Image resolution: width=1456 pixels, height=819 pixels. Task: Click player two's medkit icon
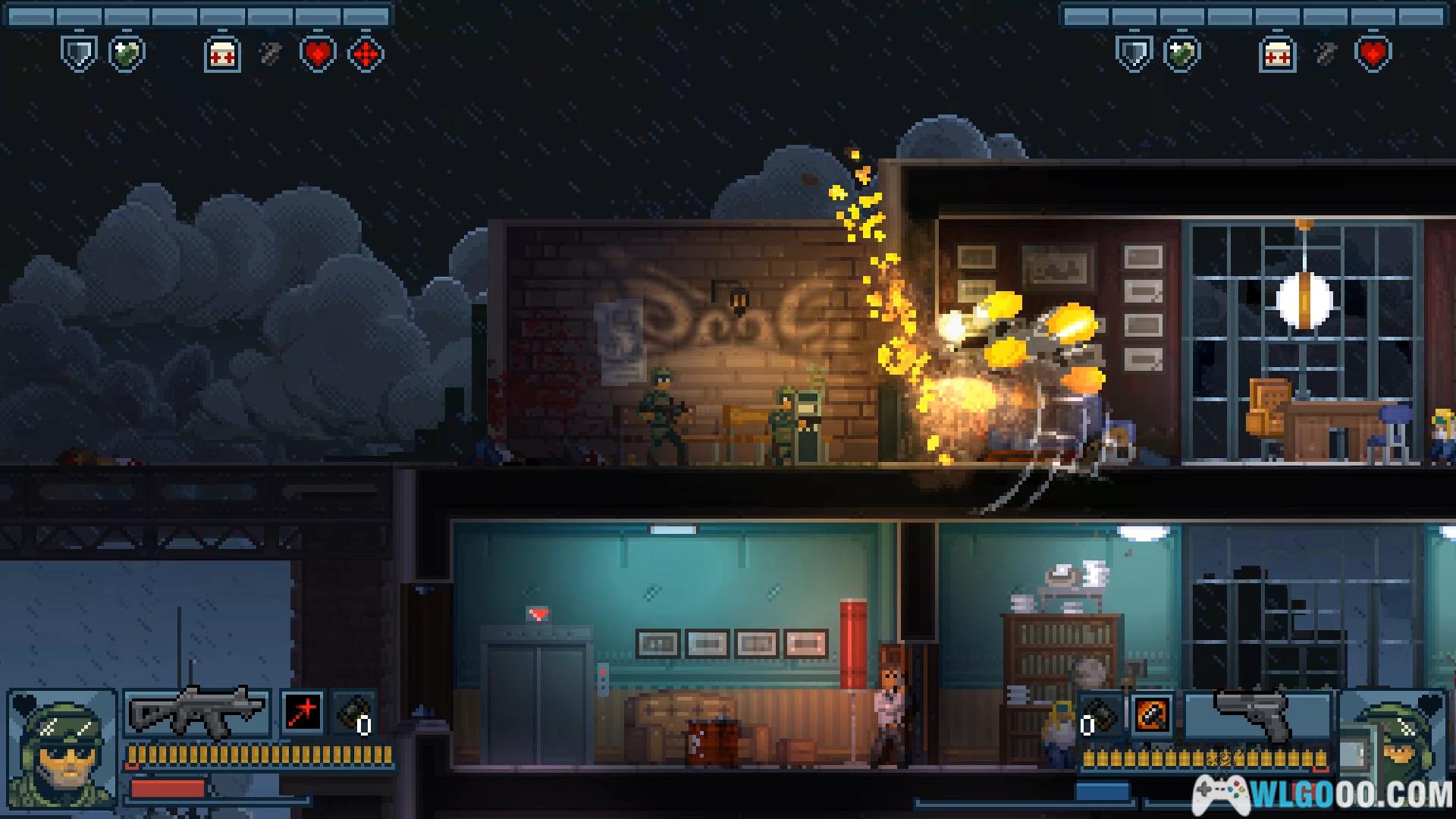pos(1278,54)
